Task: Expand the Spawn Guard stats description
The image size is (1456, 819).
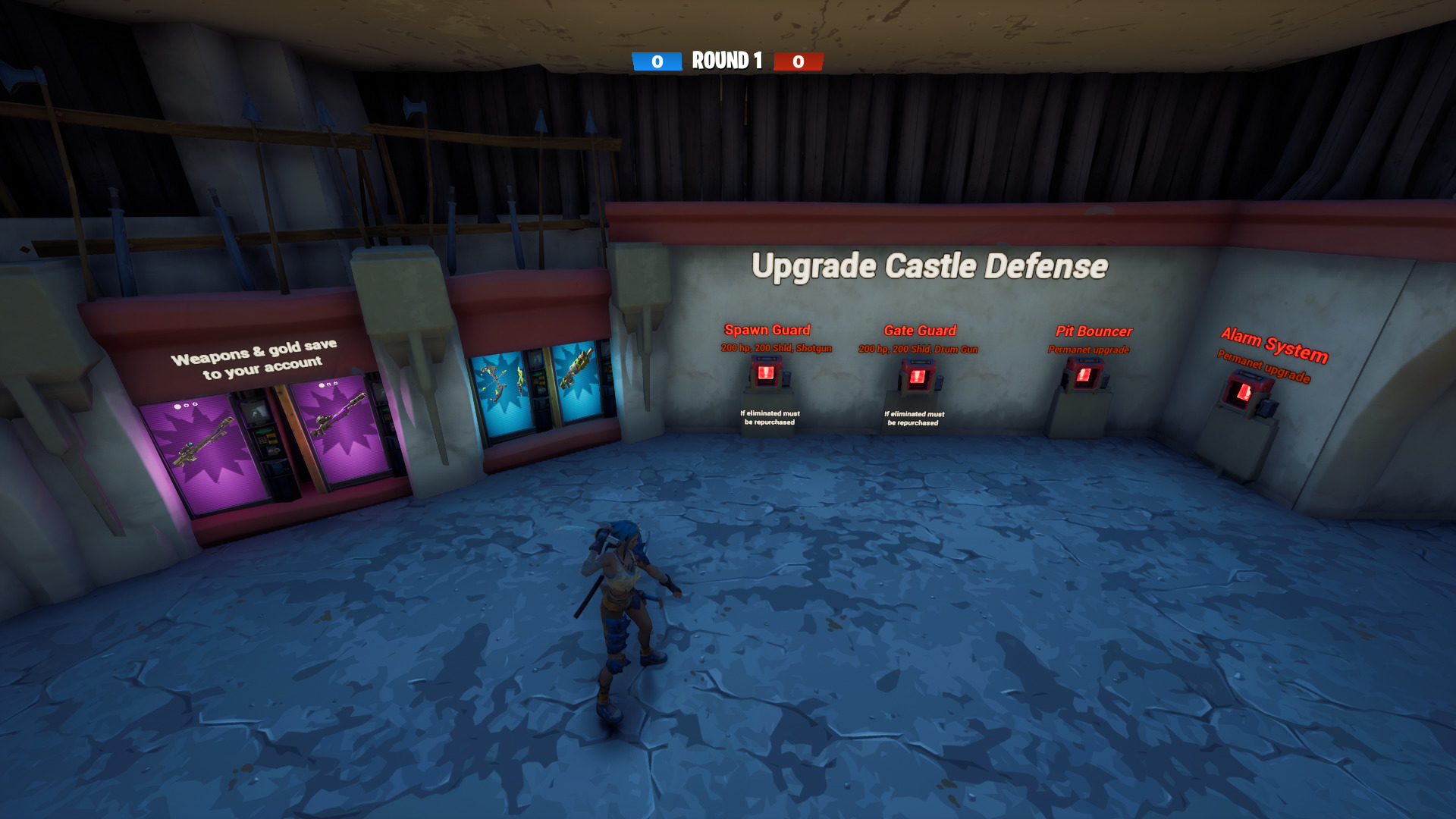Action: tap(776, 348)
